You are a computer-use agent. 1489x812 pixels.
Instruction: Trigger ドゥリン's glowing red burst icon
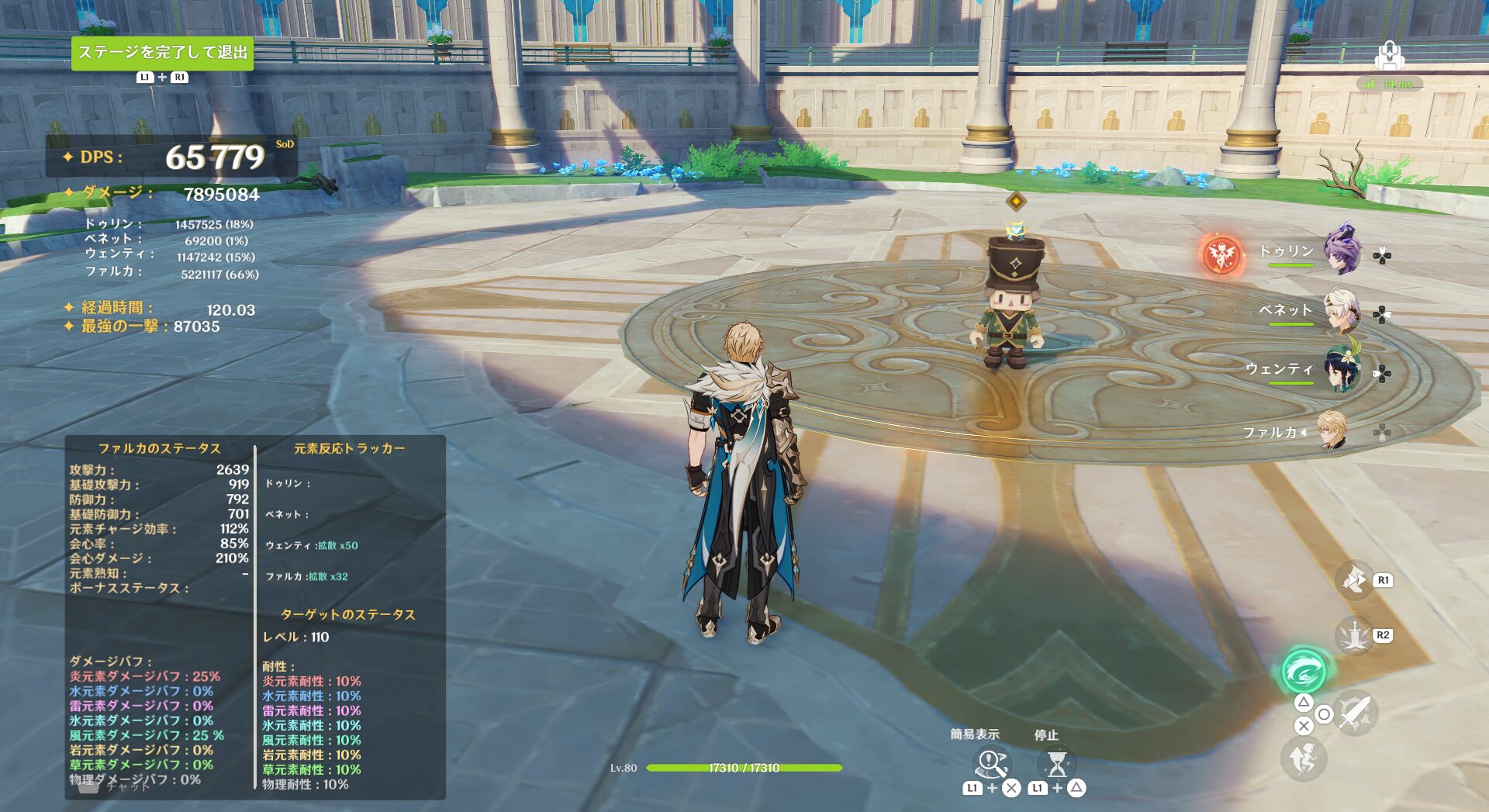click(1221, 254)
